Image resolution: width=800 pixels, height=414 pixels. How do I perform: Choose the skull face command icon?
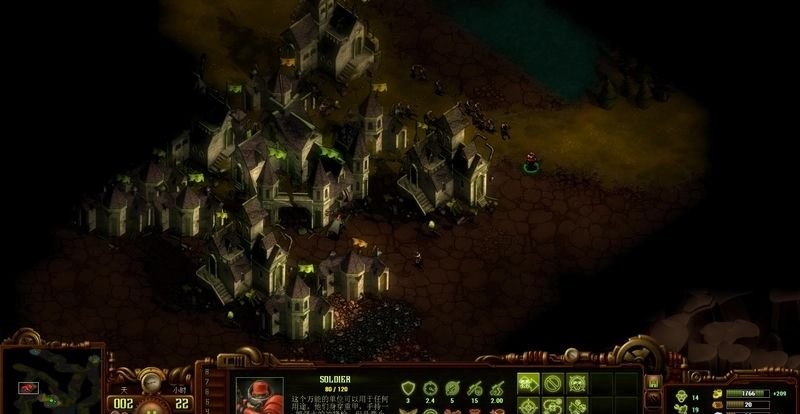click(x=576, y=382)
